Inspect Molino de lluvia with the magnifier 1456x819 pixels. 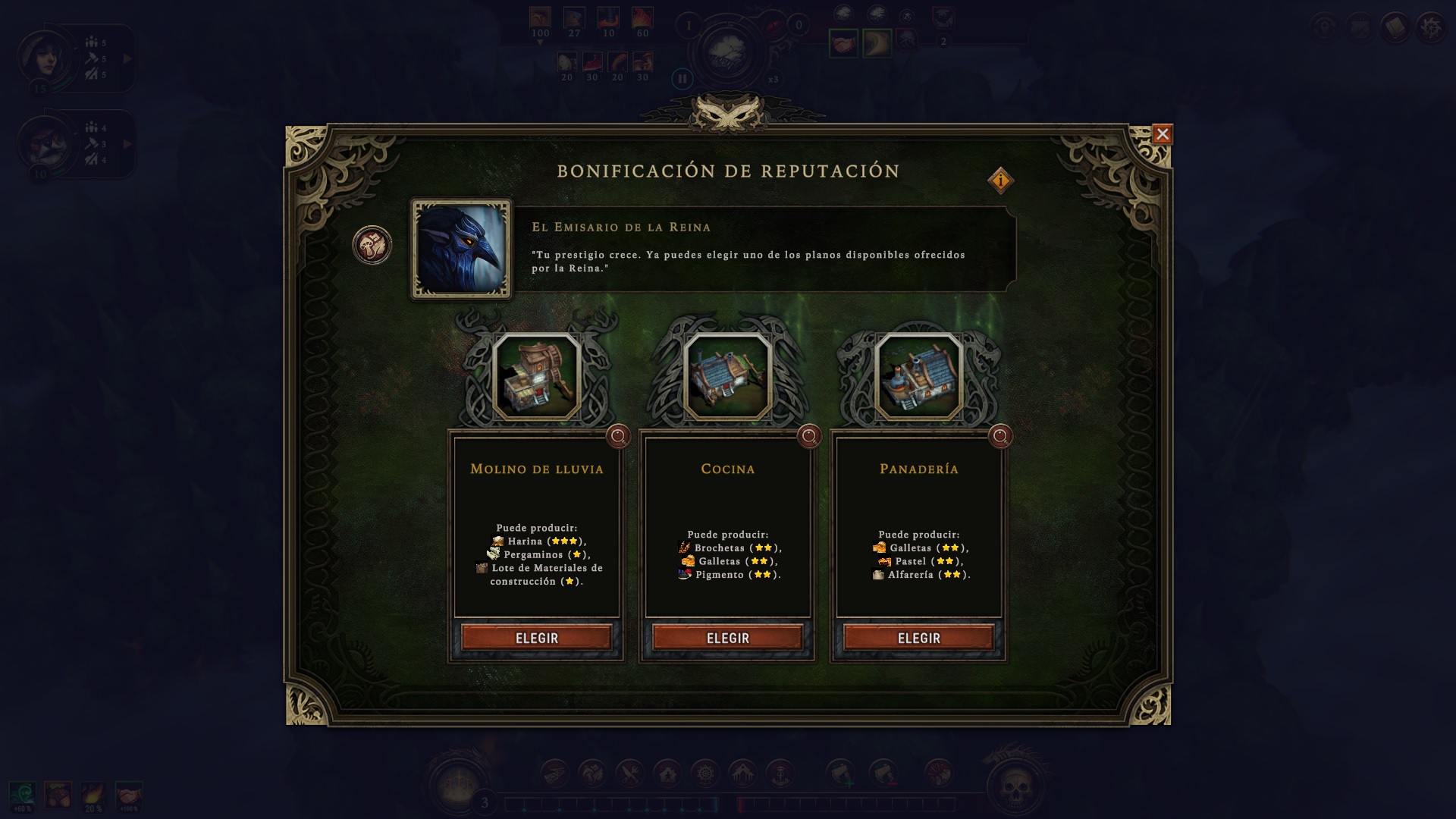point(618,436)
